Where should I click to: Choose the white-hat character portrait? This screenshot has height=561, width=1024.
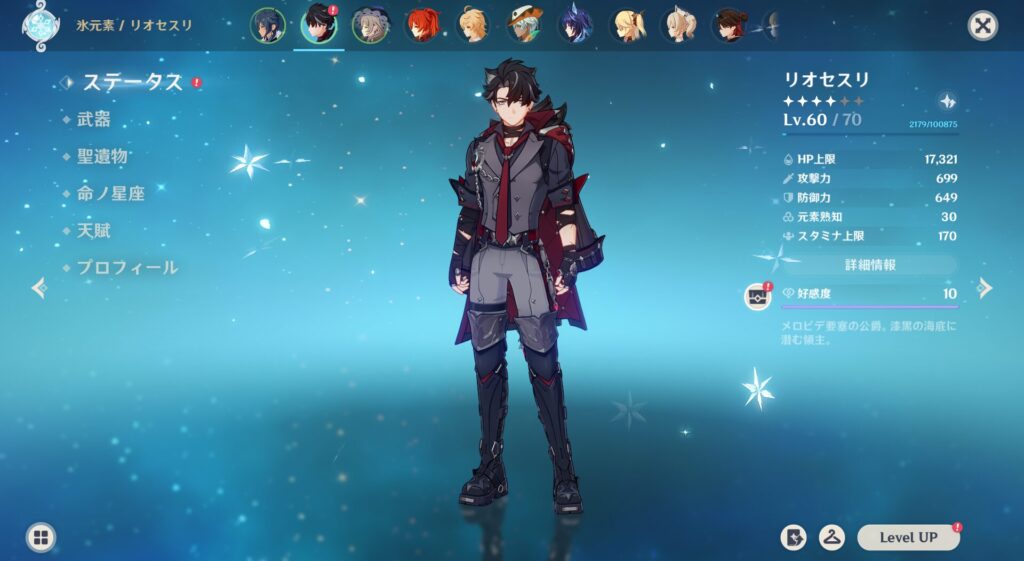524,25
